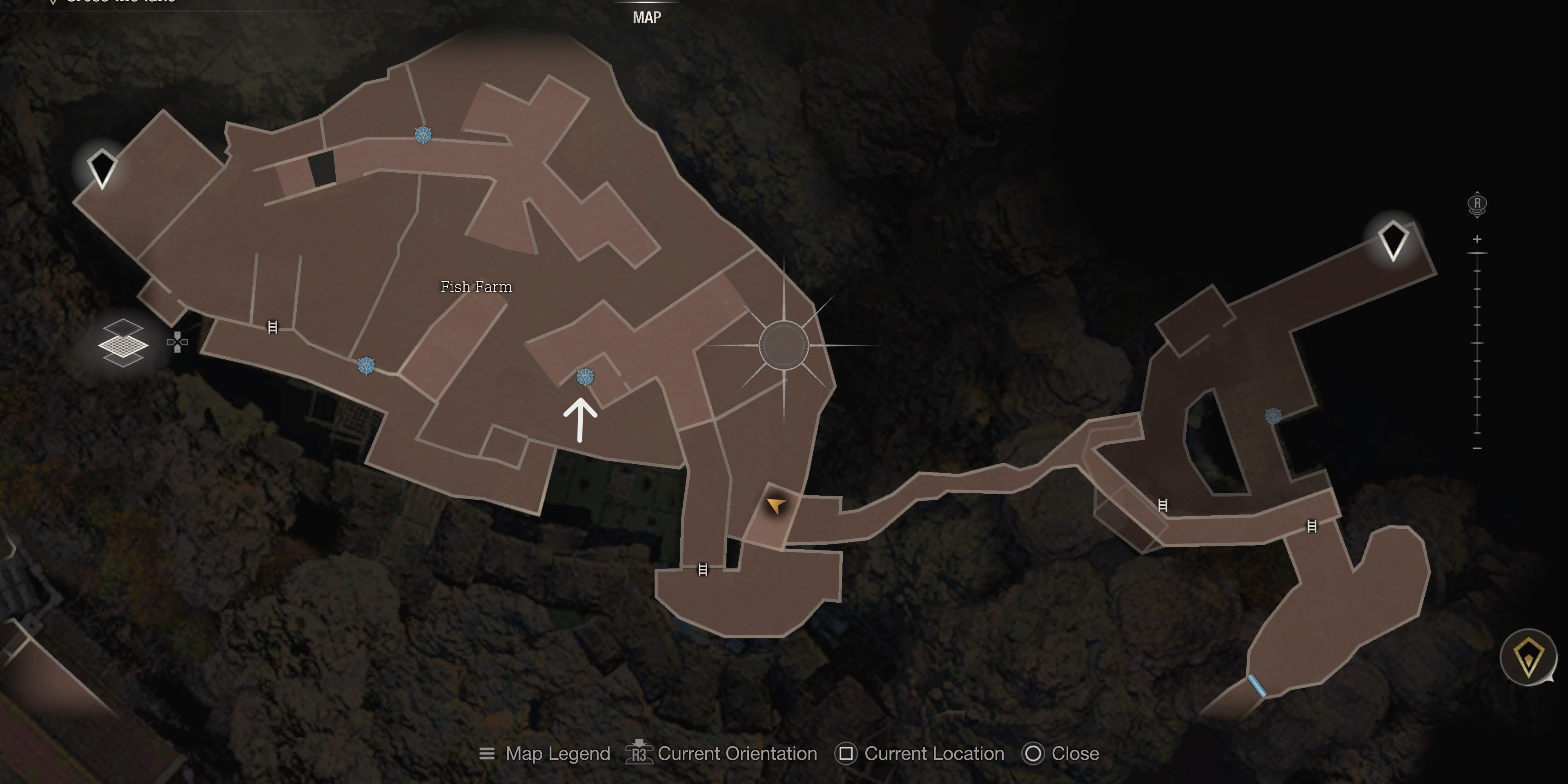Click the zoom slider's minus sign

point(1477,448)
